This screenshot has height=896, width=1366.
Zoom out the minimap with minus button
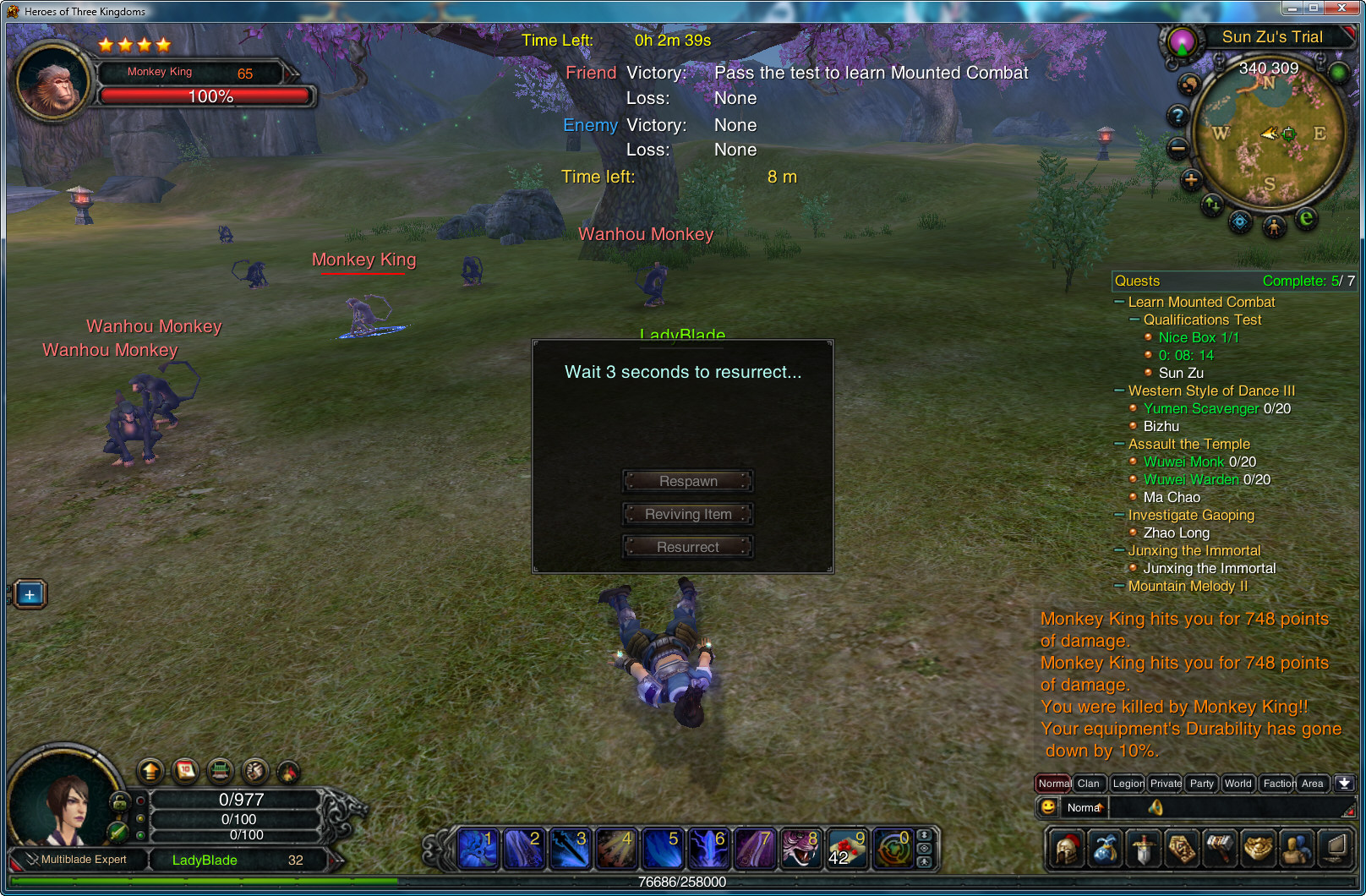pos(1177,149)
